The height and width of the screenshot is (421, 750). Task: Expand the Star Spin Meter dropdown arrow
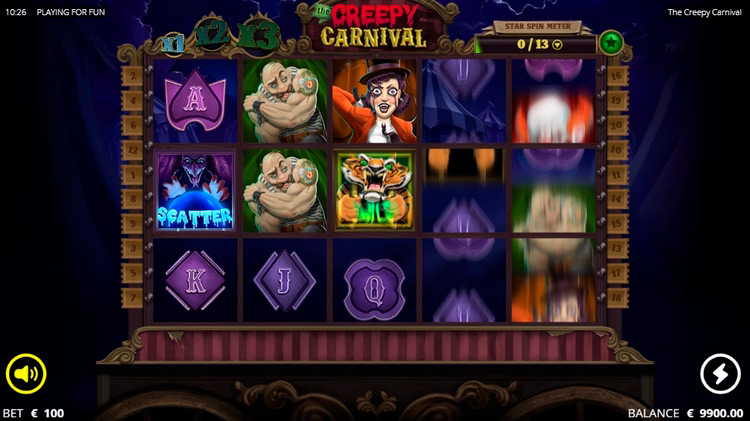coord(558,44)
